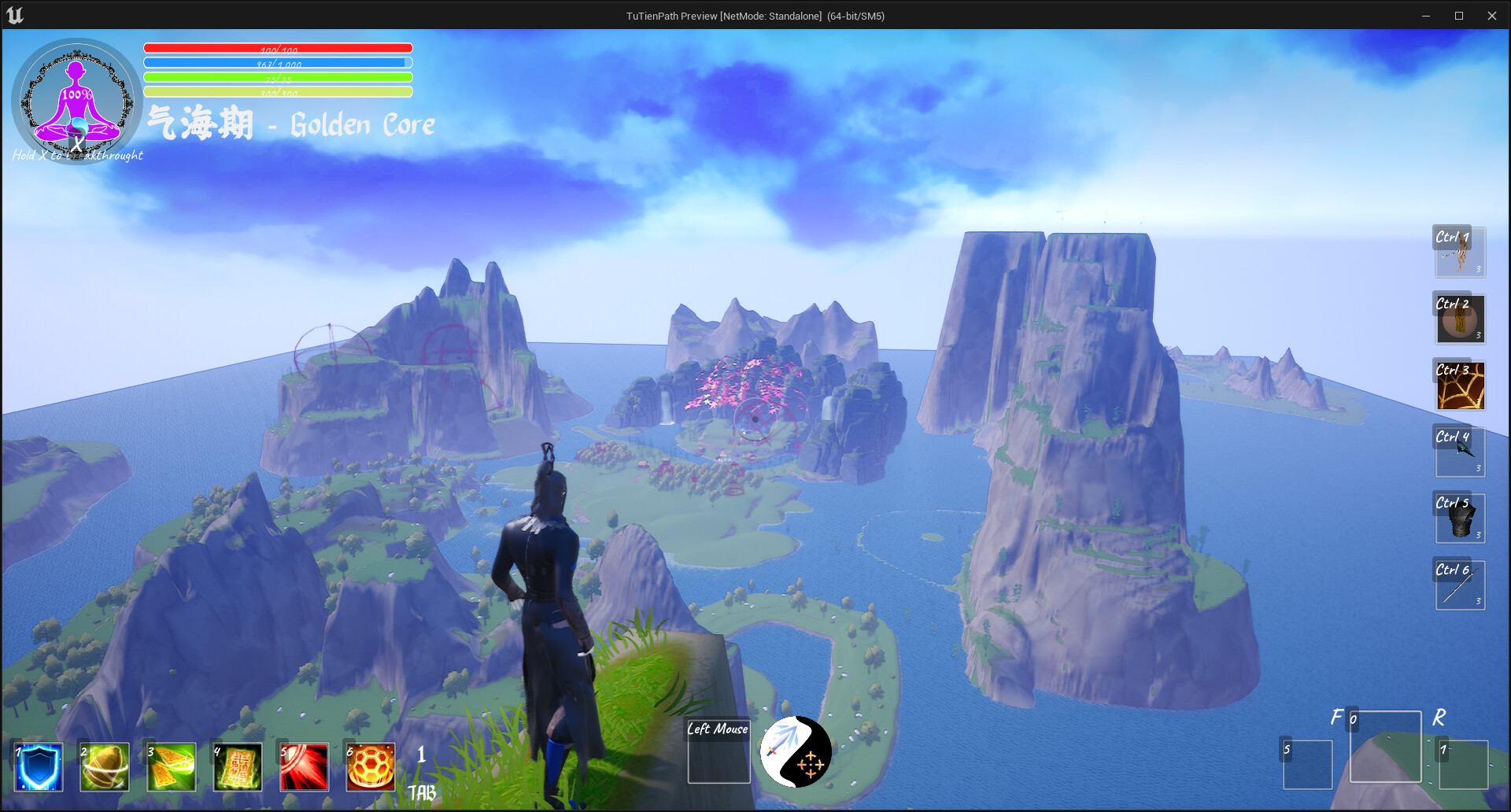Fire the honeycomb orb skill in slot 6
Screen dimensions: 1511x812
(370, 767)
